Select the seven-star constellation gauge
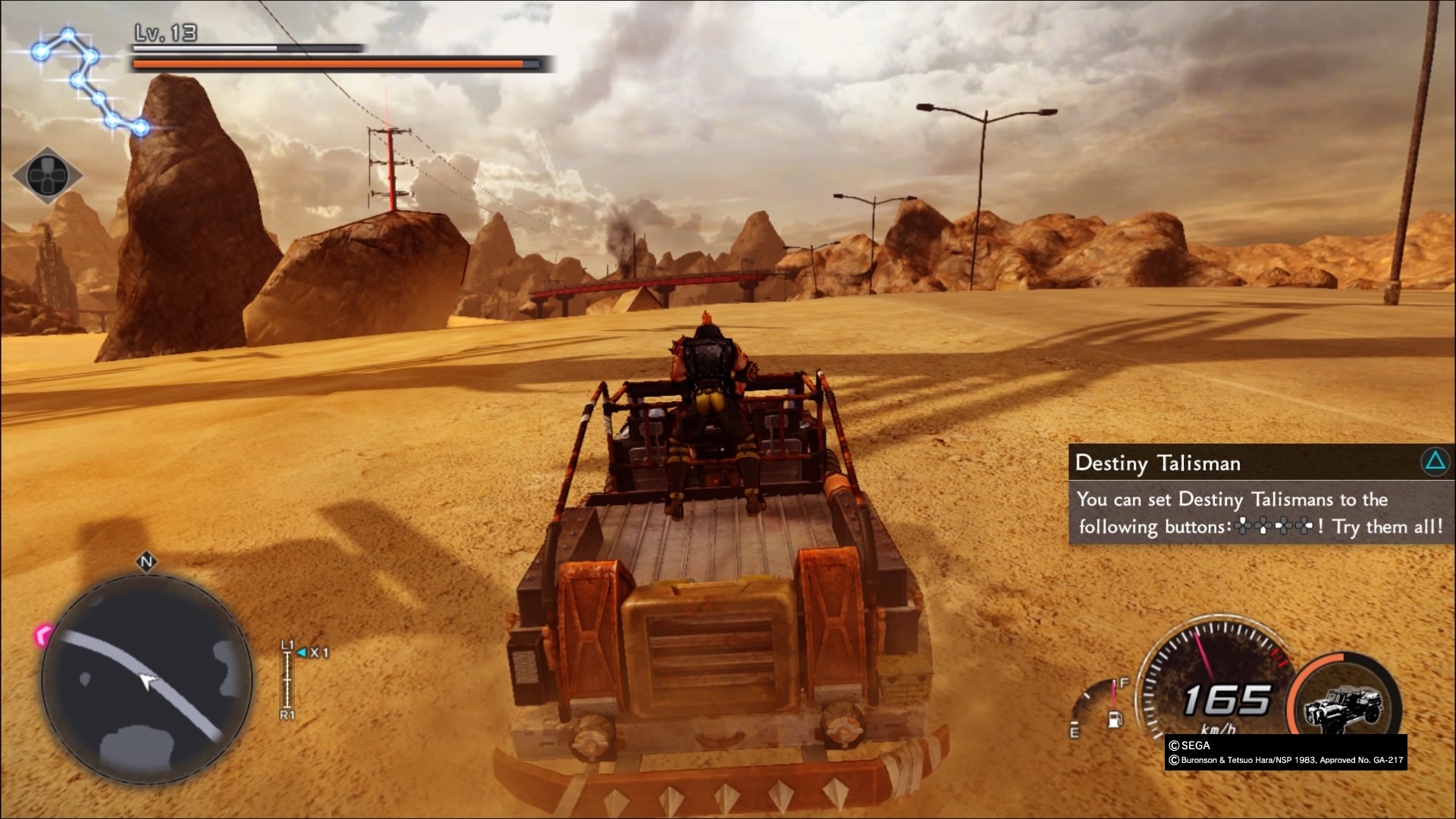 (x=89, y=80)
